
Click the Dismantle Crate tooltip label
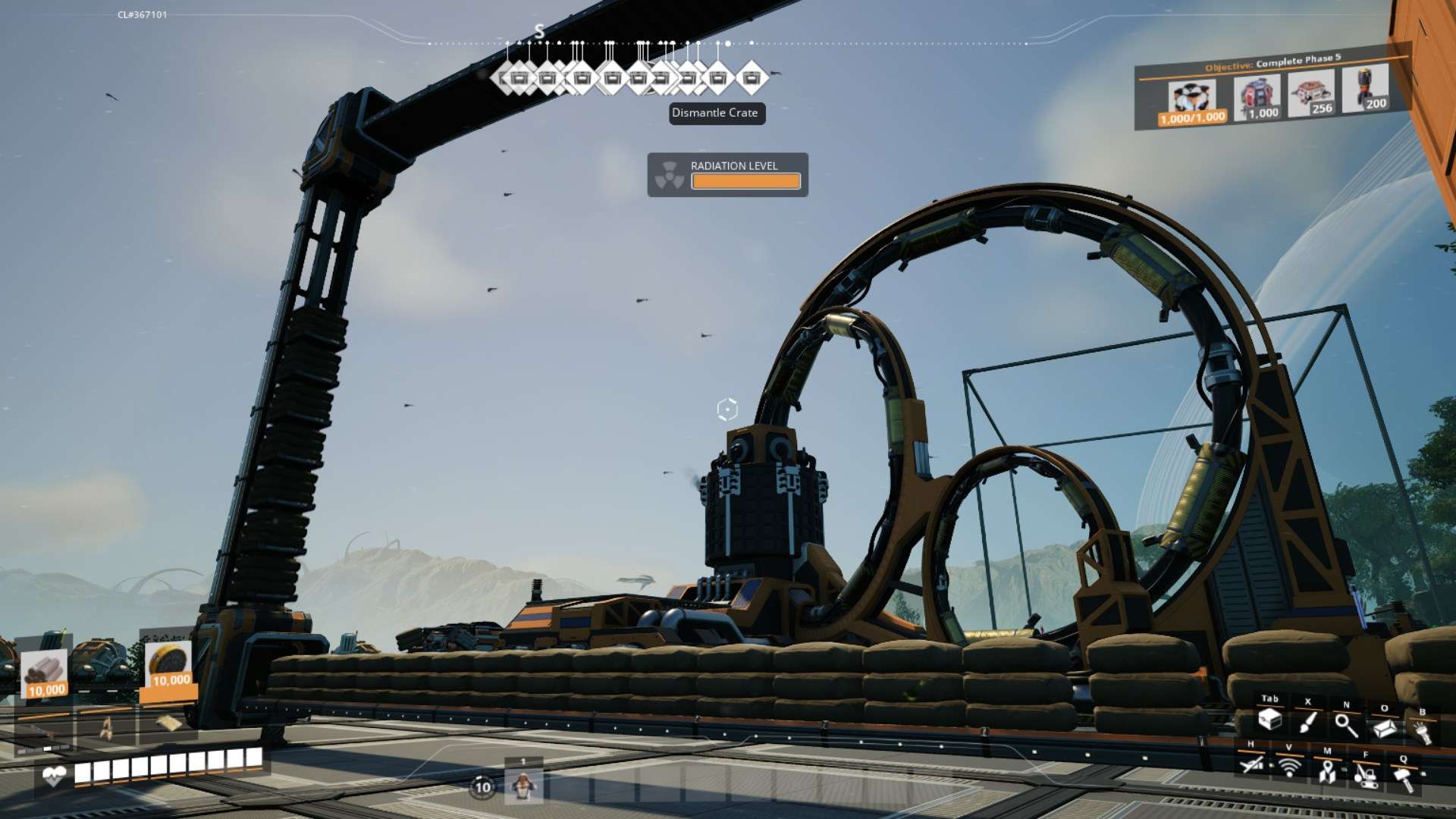pos(716,113)
